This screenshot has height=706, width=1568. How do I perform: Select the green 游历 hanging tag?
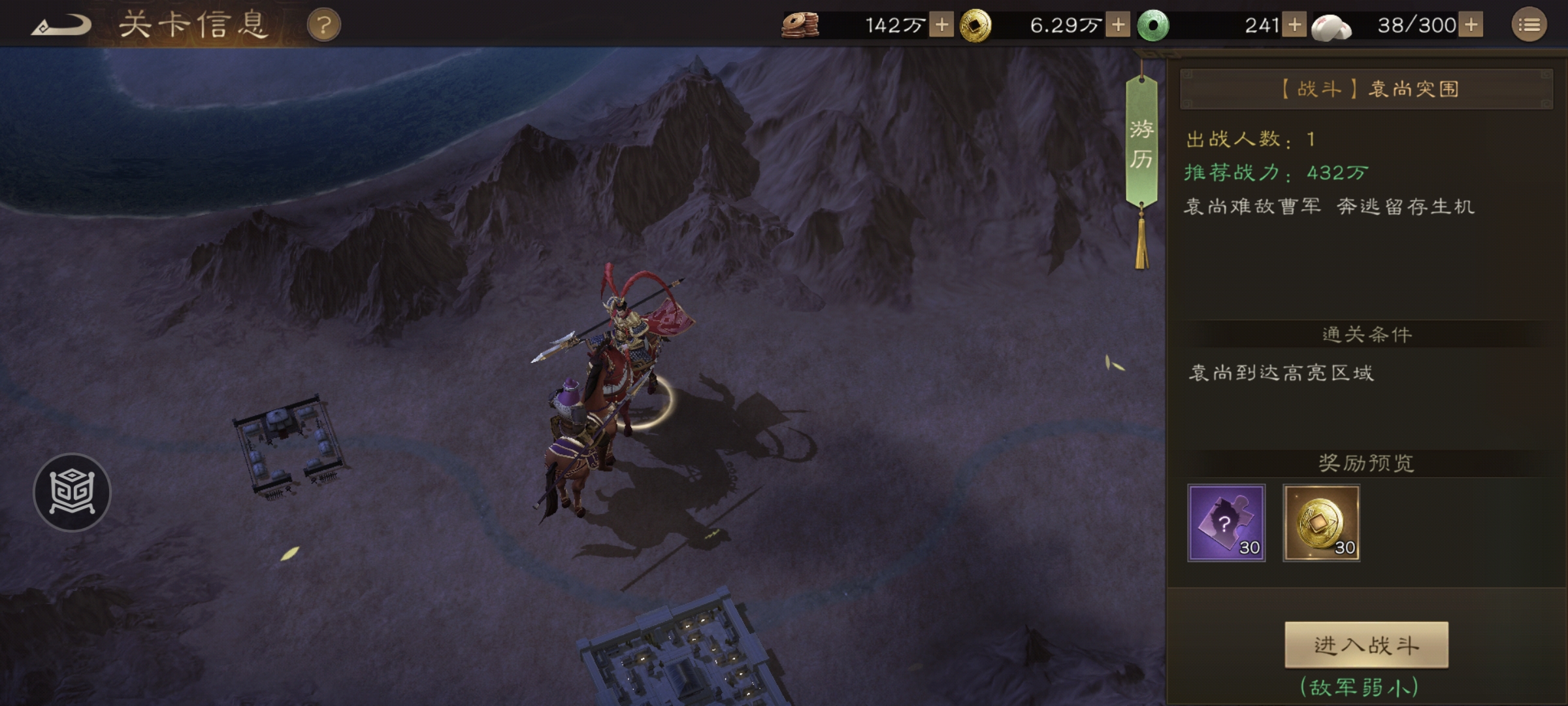[x=1141, y=144]
